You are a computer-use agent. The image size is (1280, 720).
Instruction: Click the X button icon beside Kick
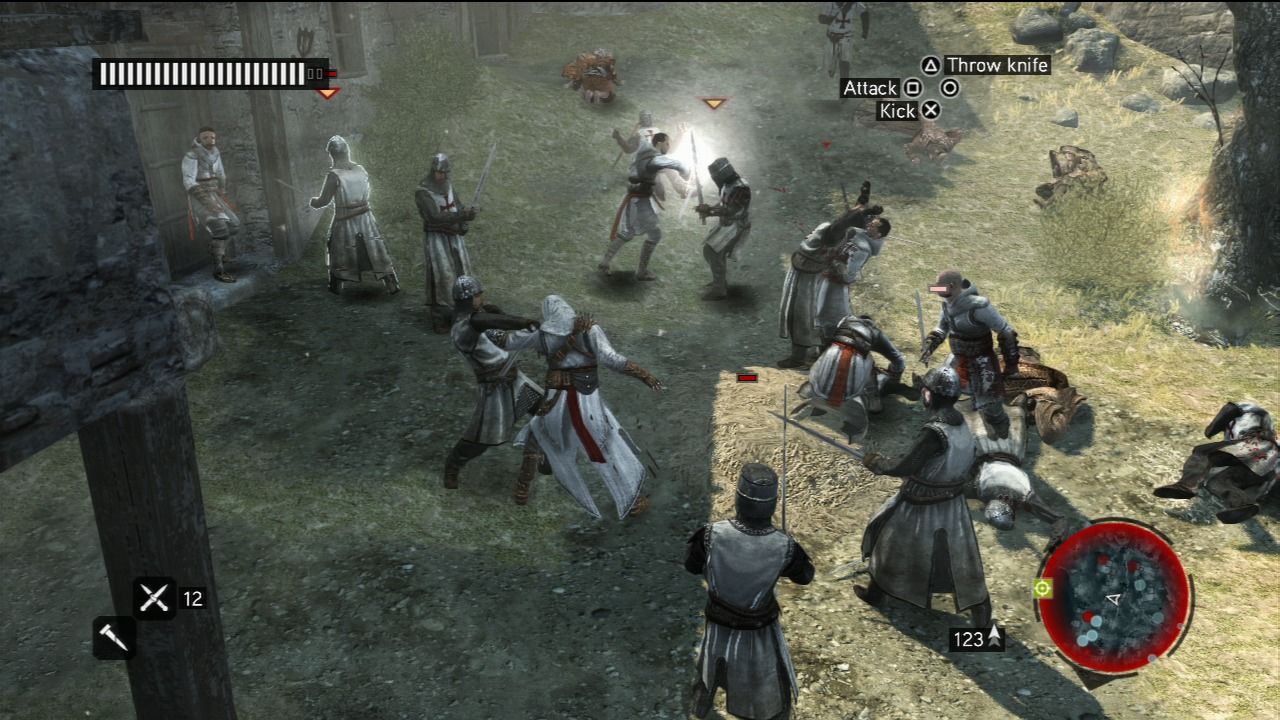coord(932,110)
